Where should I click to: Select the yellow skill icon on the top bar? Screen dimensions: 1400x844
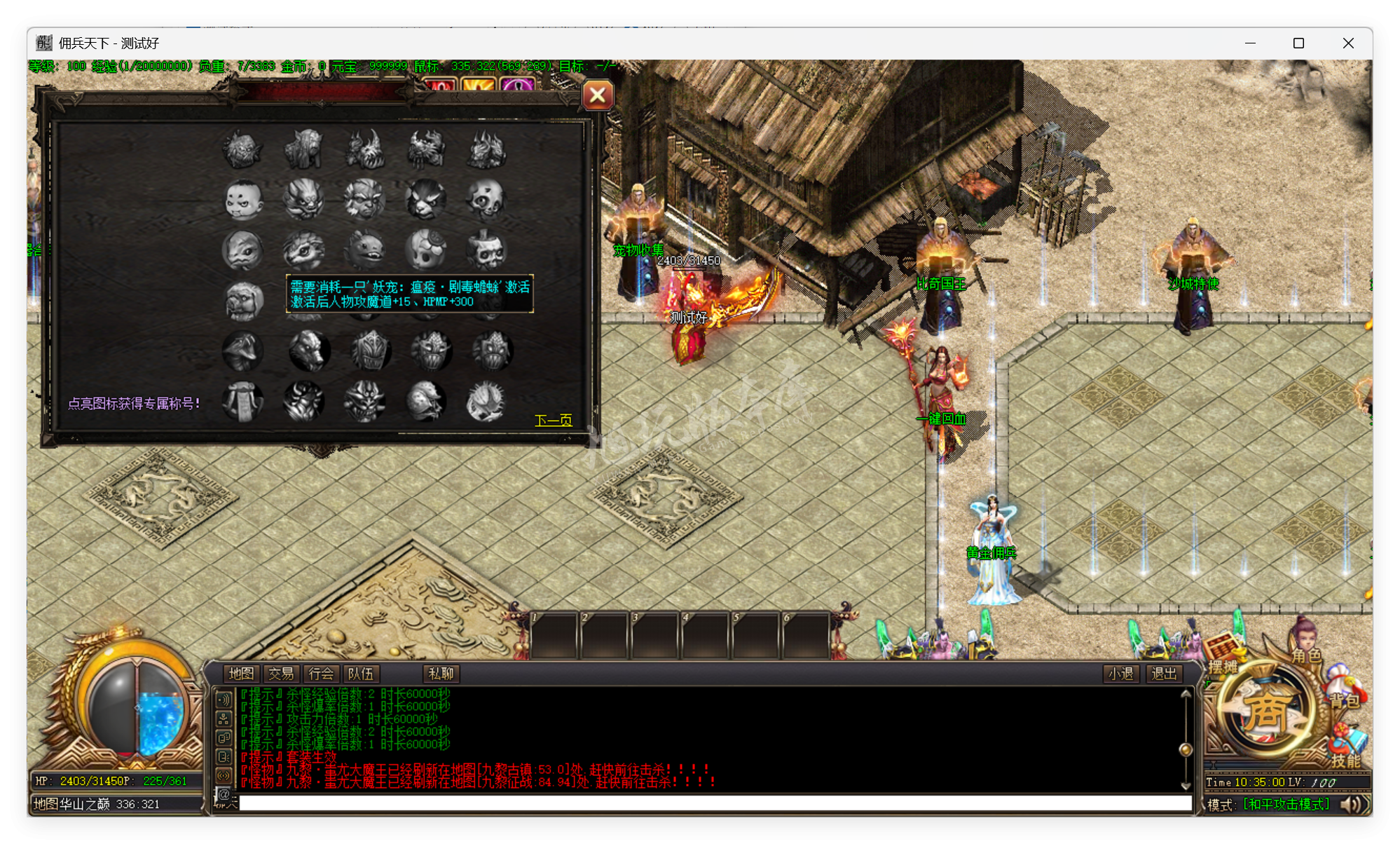point(480,86)
